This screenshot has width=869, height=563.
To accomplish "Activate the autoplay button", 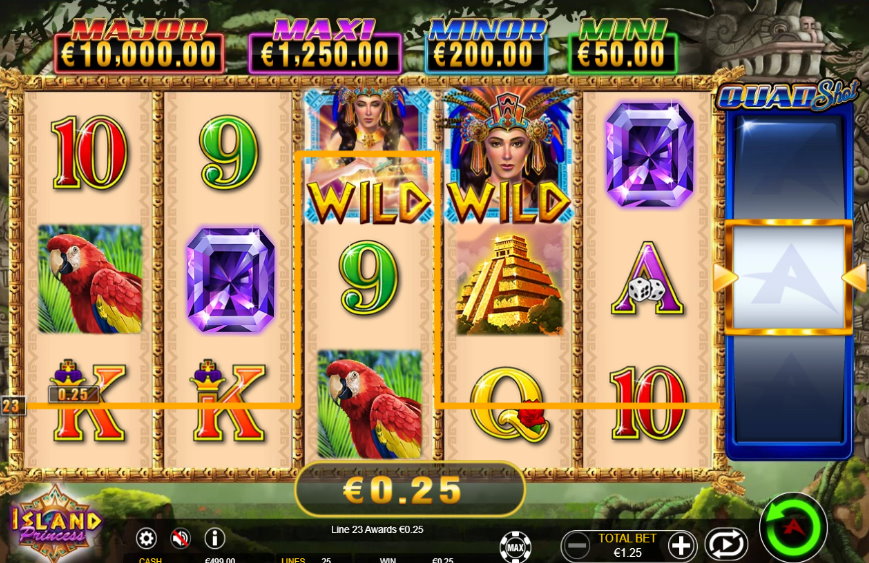I will pyautogui.click(x=726, y=544).
